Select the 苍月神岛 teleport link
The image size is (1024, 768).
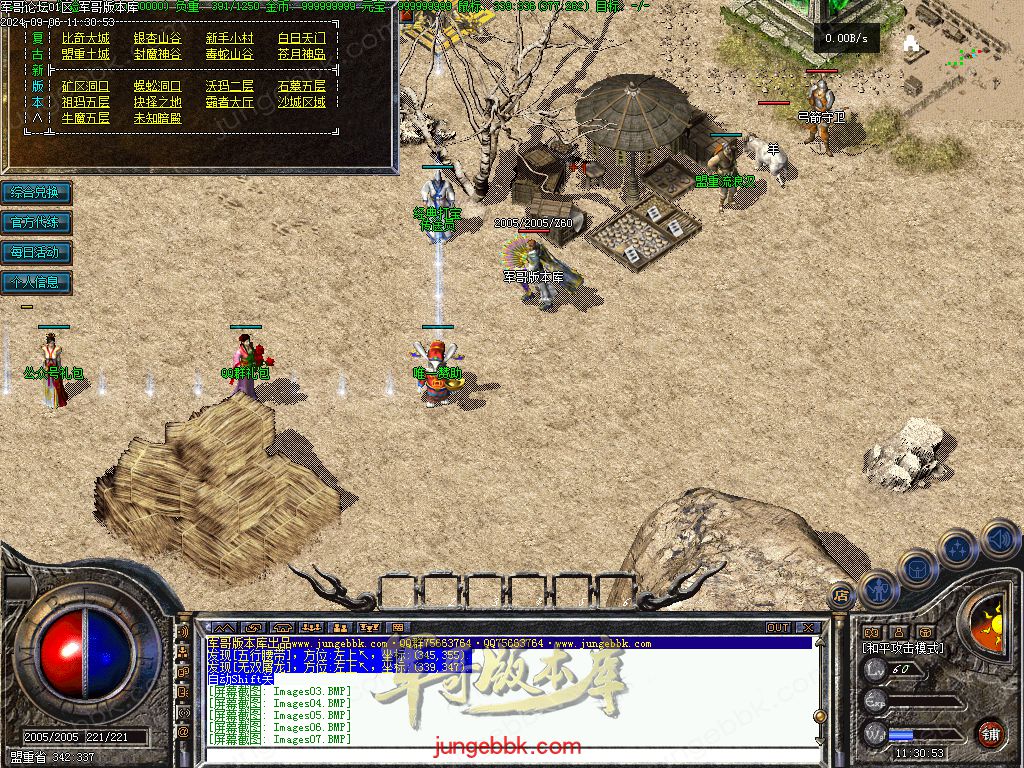coord(301,54)
